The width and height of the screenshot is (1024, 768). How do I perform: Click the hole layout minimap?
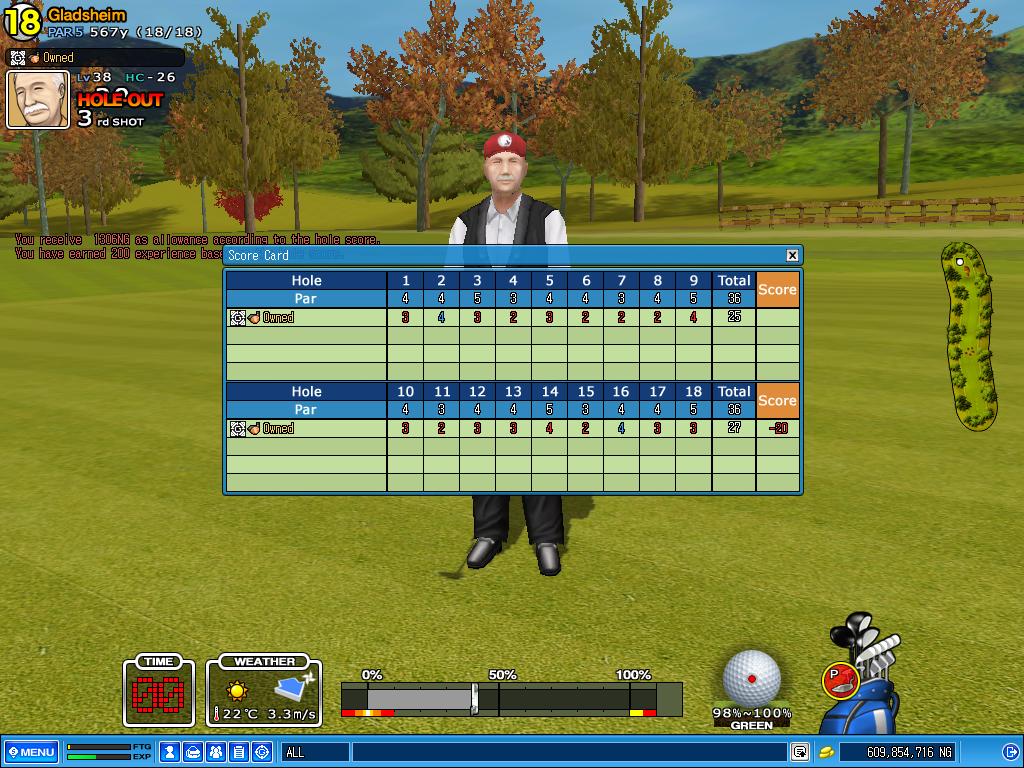pos(969,336)
